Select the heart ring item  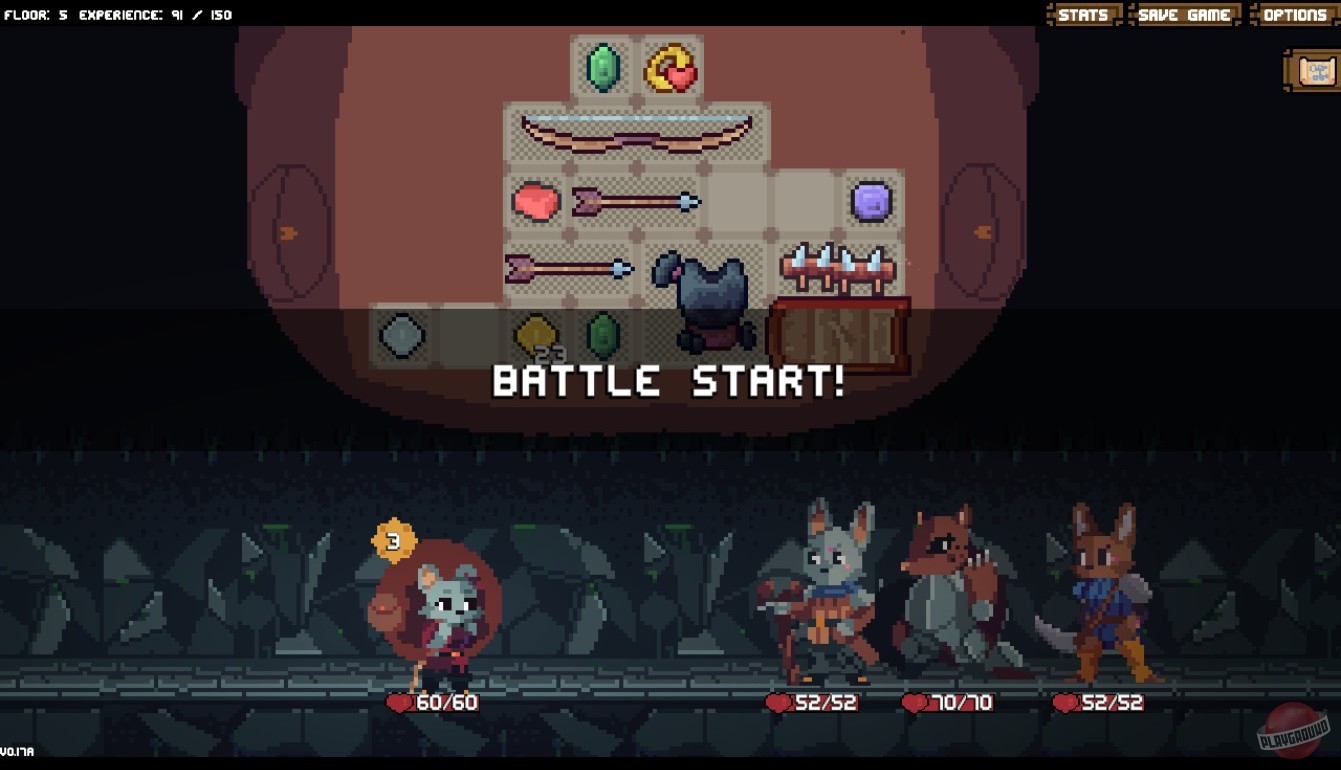coord(671,67)
